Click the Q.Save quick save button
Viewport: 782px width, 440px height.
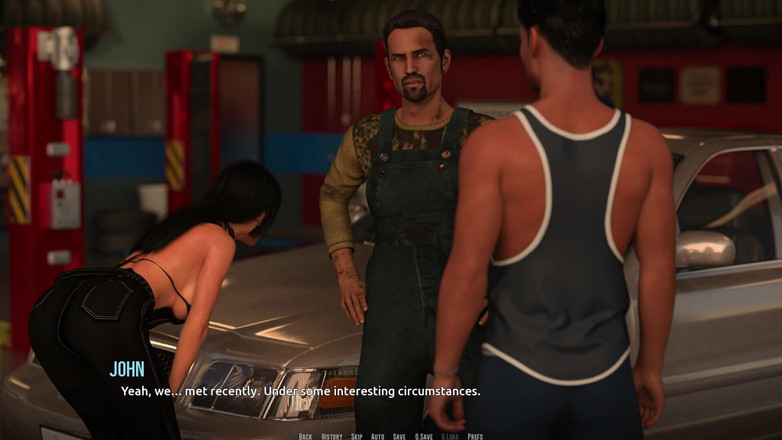coord(424,436)
